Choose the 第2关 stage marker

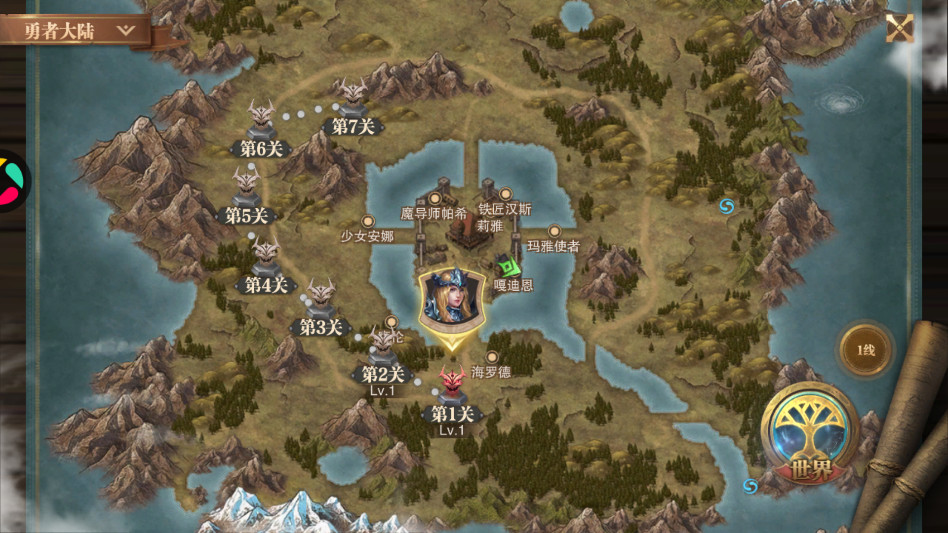click(383, 346)
